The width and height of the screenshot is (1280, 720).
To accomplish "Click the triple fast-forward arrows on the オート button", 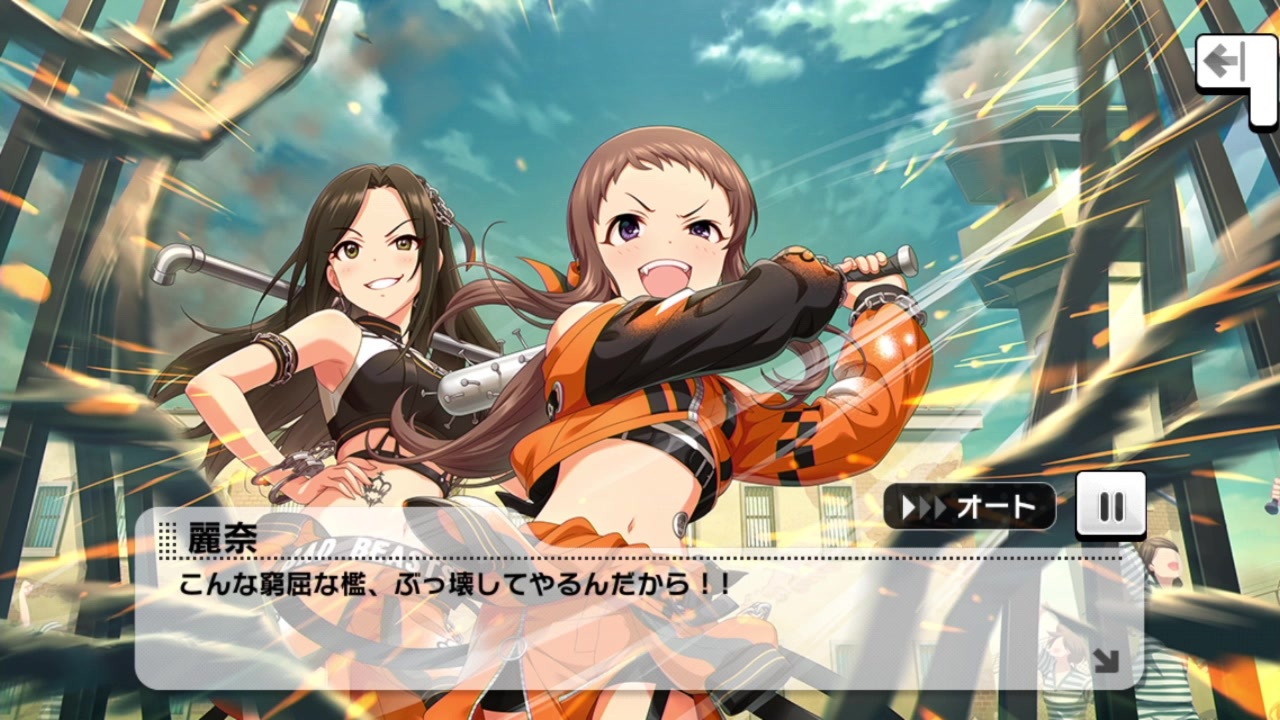I will point(925,507).
